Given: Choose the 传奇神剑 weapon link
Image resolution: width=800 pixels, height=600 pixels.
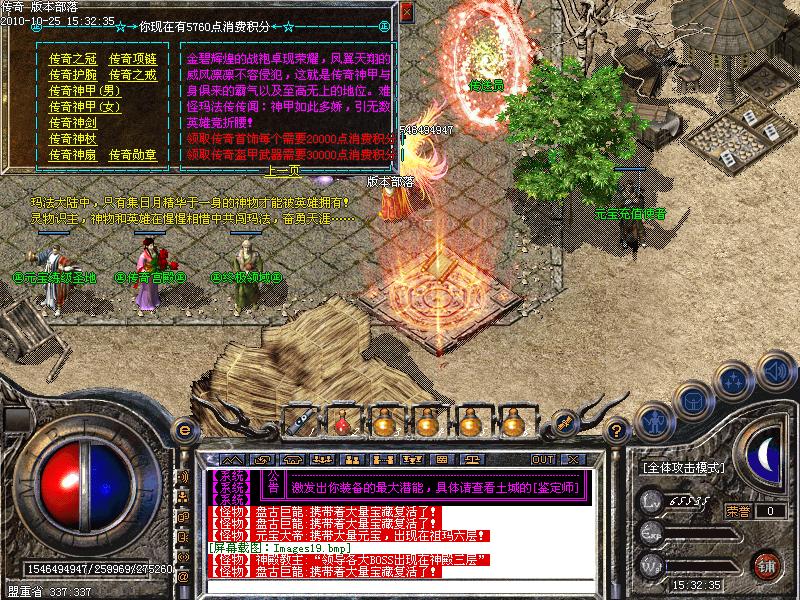Looking at the screenshot, I should coord(69,123).
